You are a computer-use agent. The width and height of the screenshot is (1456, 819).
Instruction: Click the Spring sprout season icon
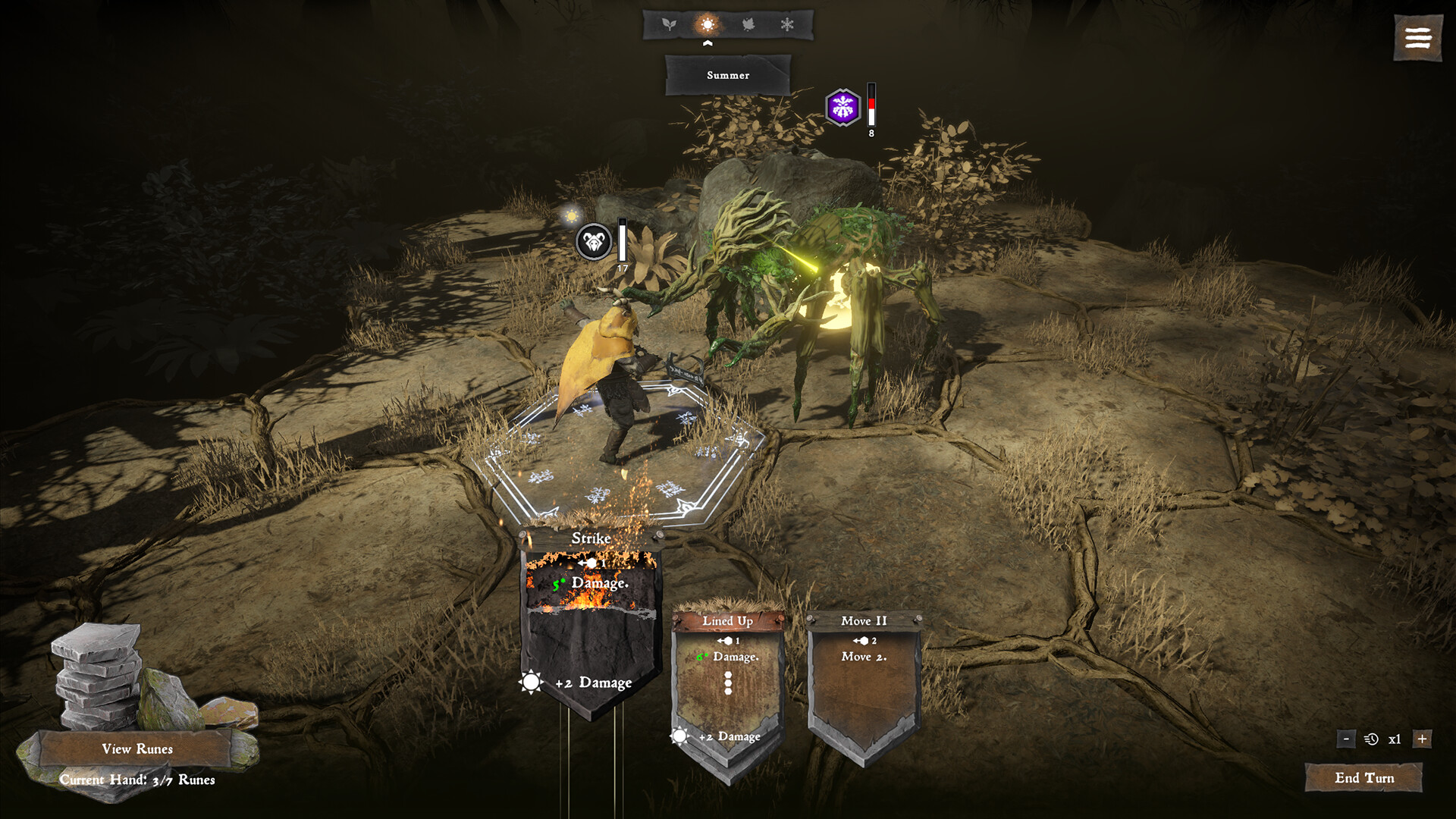(668, 25)
